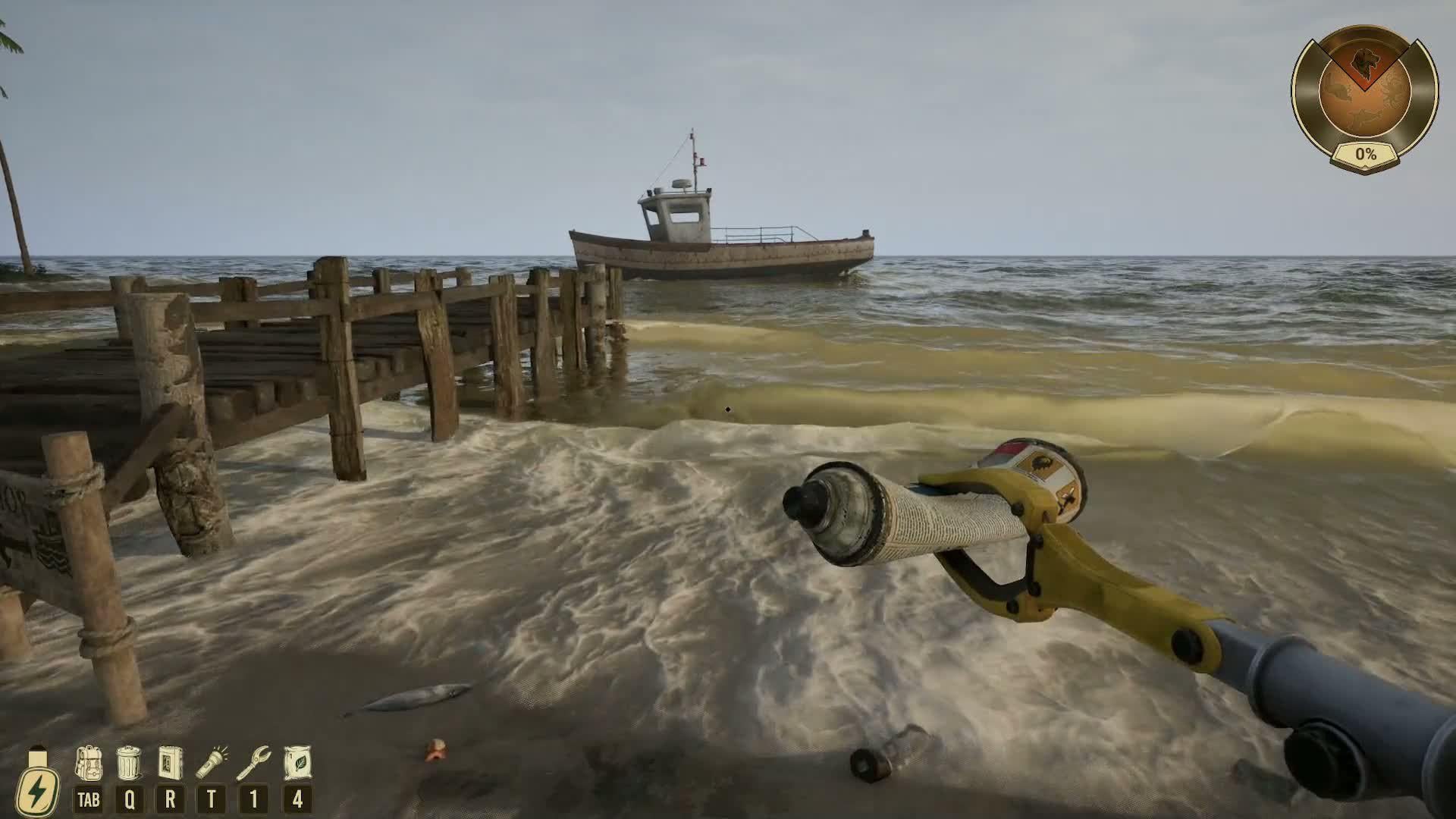Select the leaf seed bag icon
Image resolution: width=1456 pixels, height=819 pixels.
coord(297,763)
